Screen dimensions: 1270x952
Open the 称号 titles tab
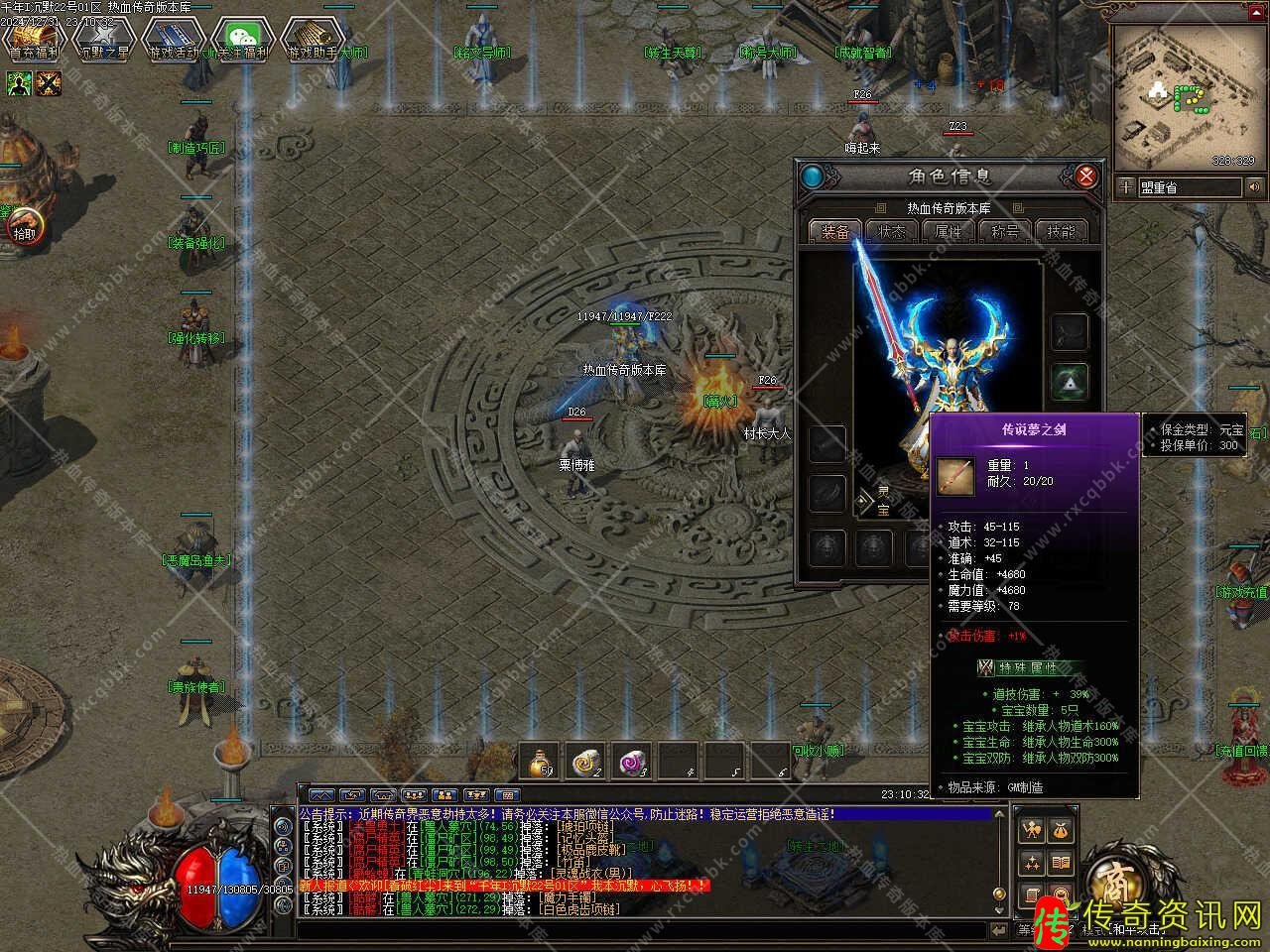click(1004, 231)
